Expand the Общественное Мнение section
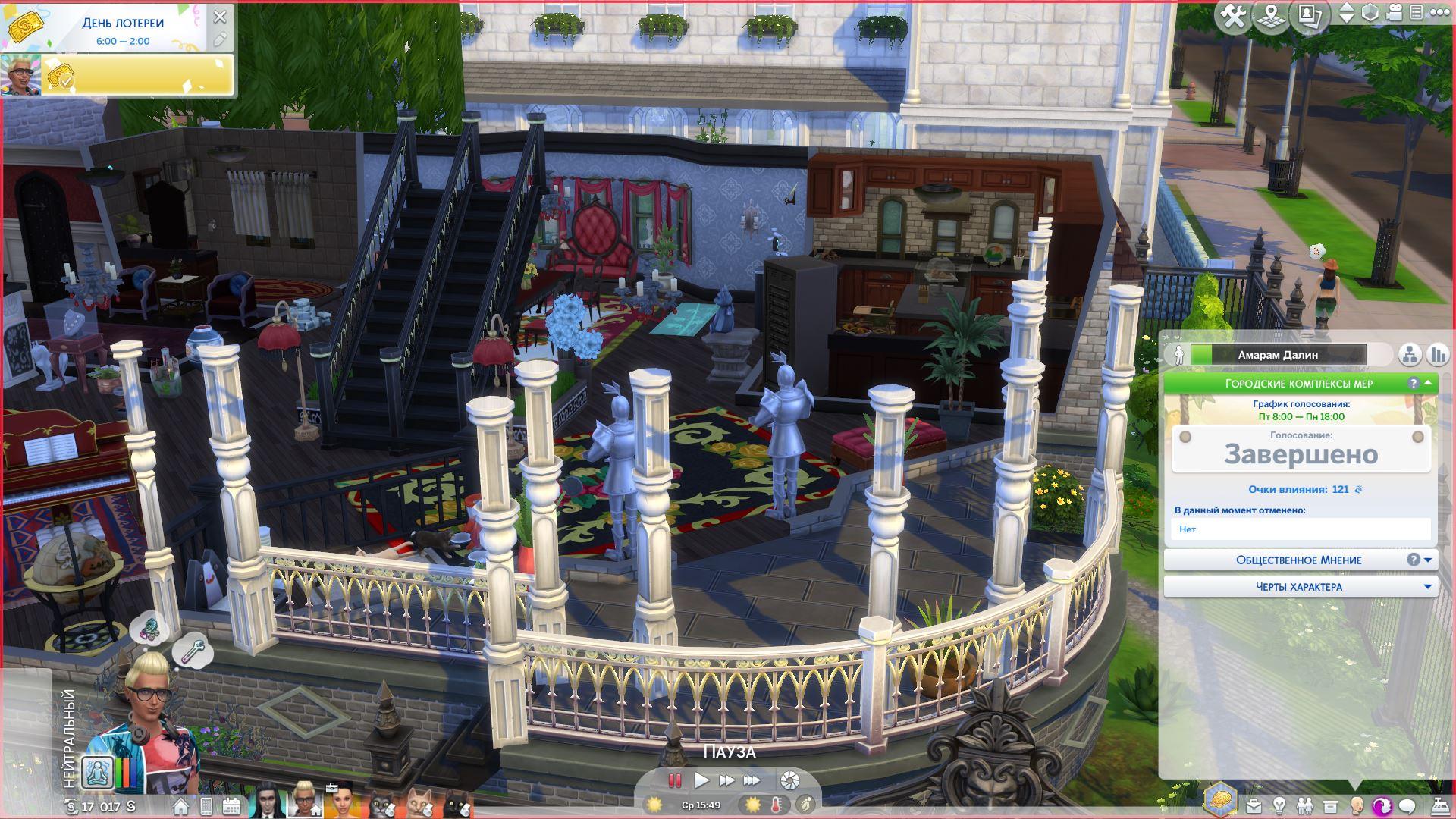Image resolution: width=1456 pixels, height=819 pixels. (1300, 560)
